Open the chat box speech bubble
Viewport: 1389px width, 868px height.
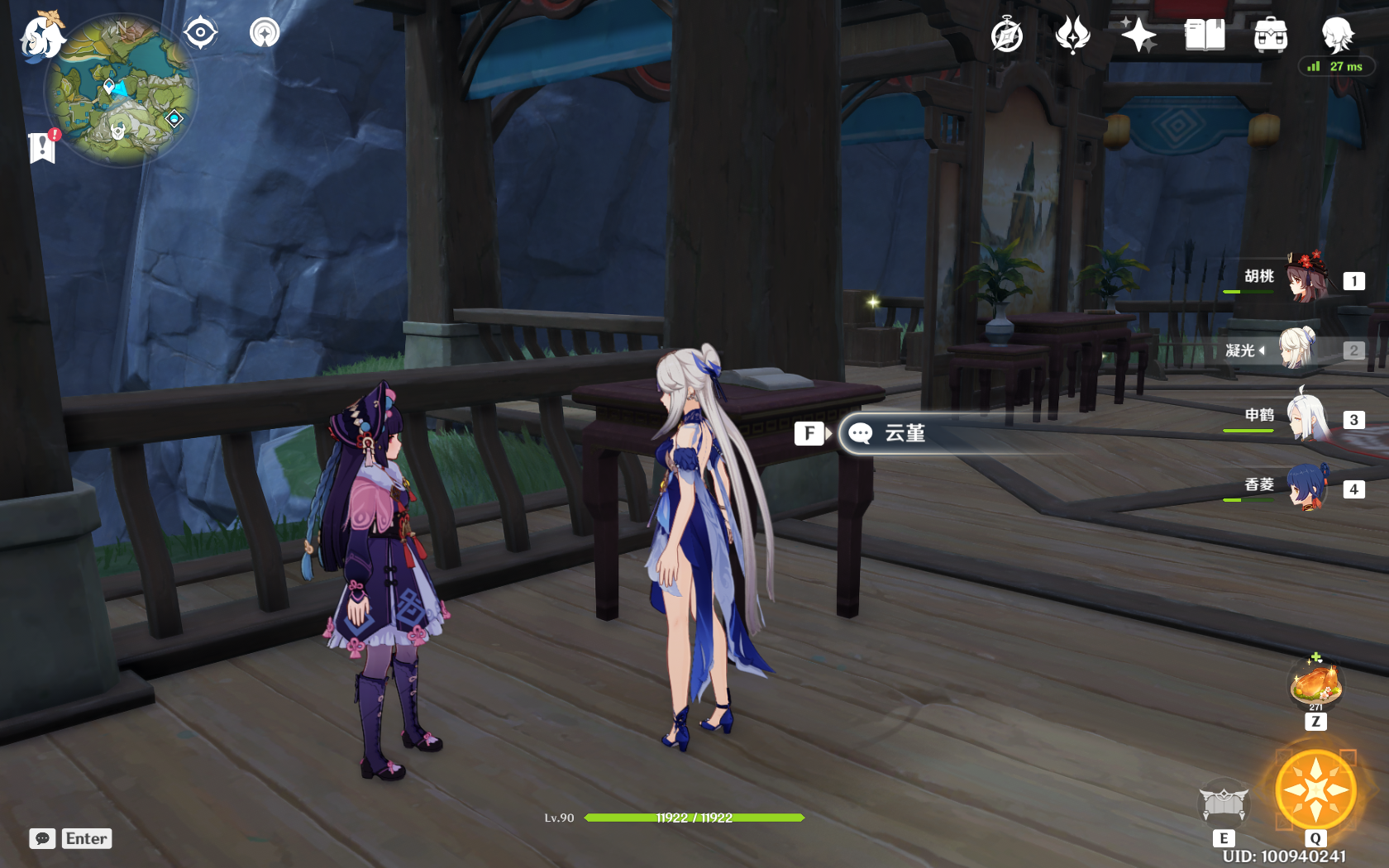tap(43, 838)
